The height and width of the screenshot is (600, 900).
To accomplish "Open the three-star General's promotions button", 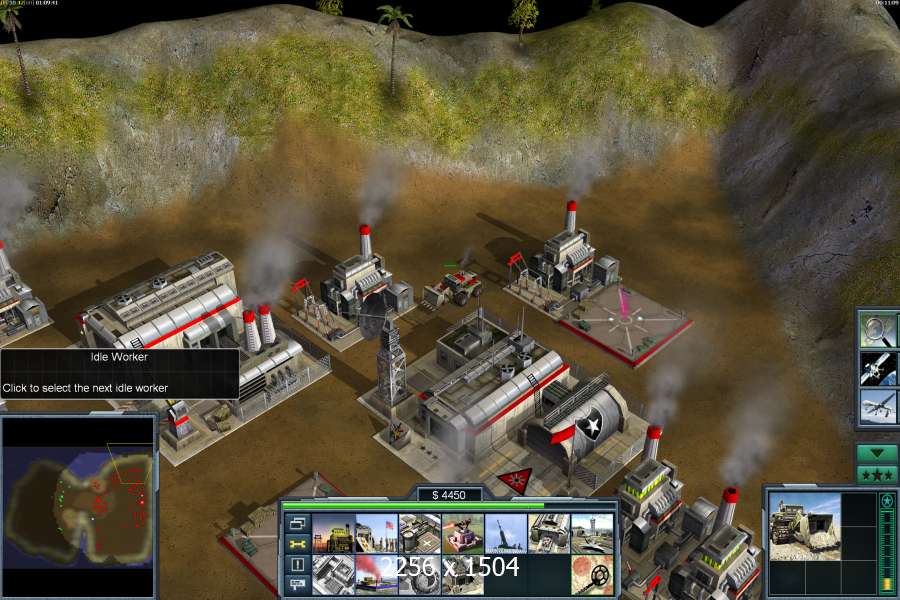I will pos(877,473).
